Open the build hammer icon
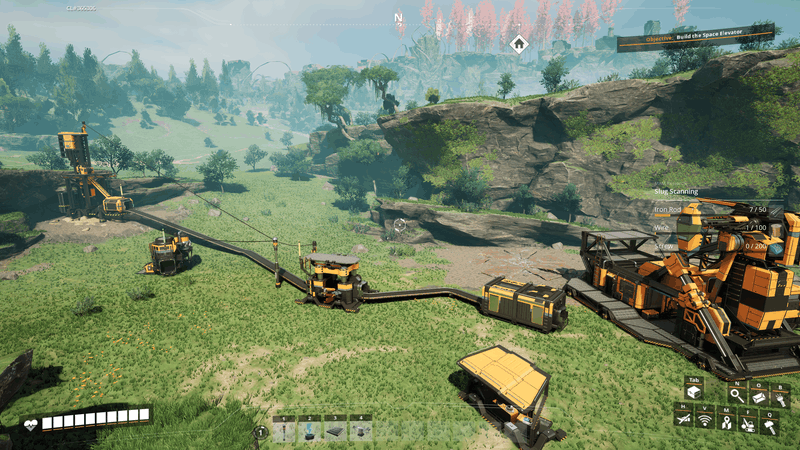 click(x=771, y=425)
